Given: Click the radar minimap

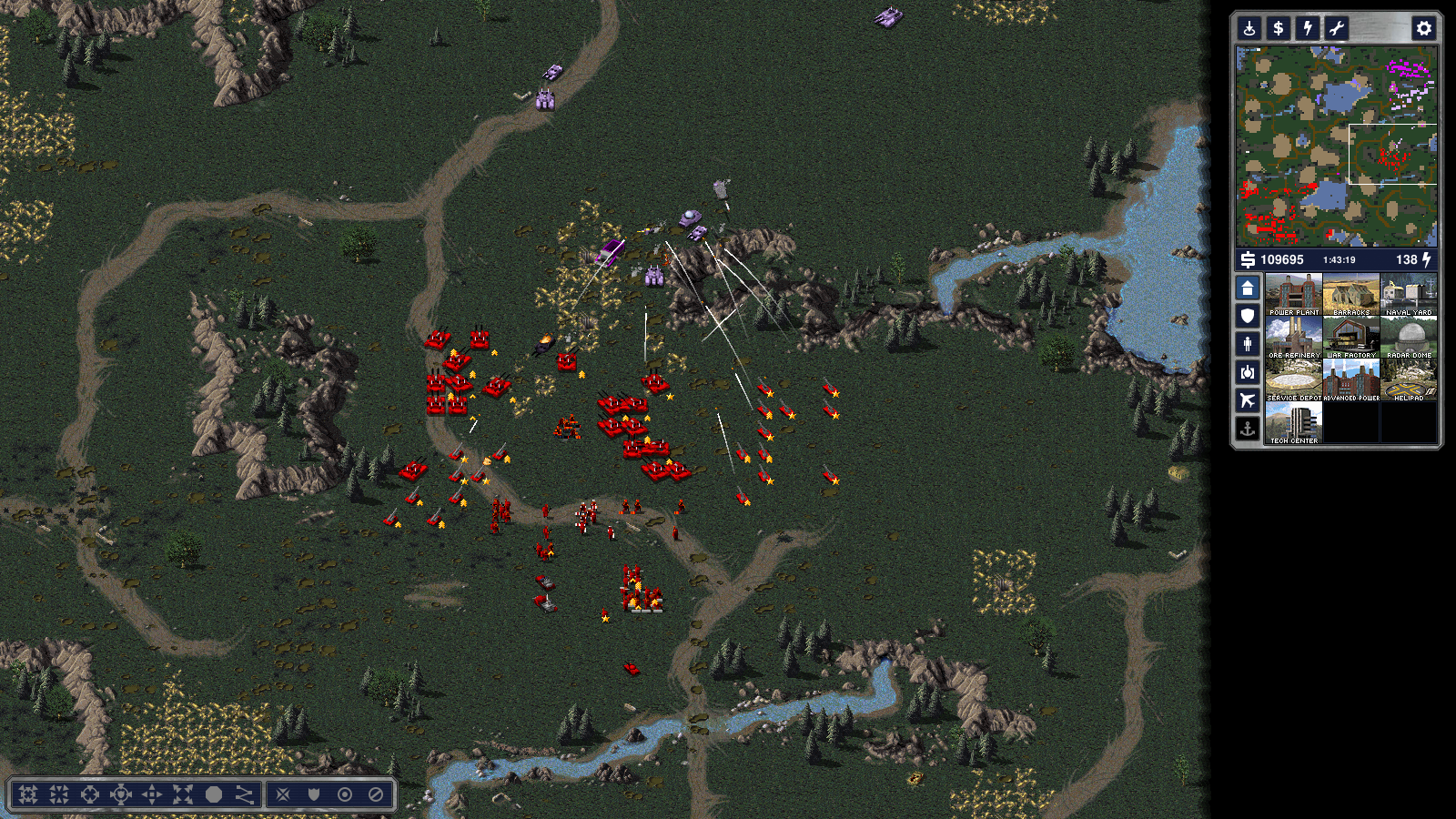Looking at the screenshot, I should (x=1336, y=147).
